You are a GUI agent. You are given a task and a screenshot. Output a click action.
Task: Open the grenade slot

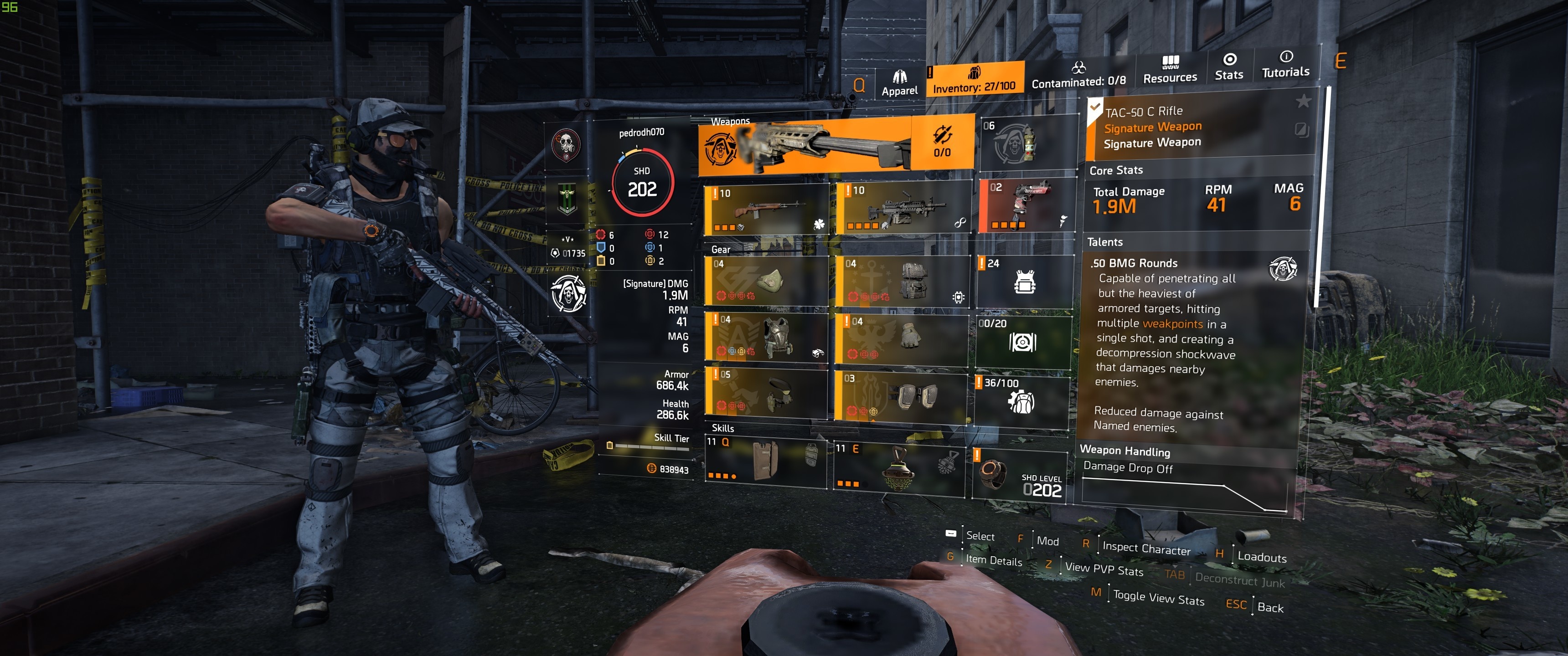tap(1025, 142)
